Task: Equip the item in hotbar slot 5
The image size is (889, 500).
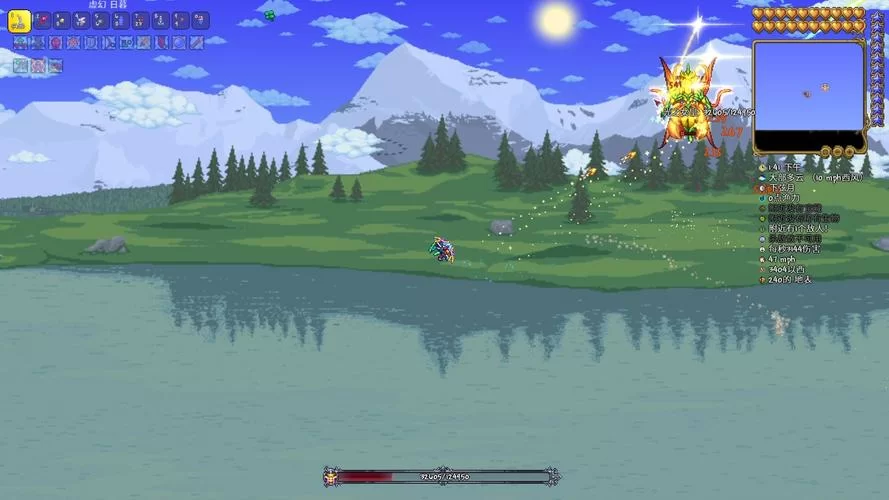Action: 102,21
